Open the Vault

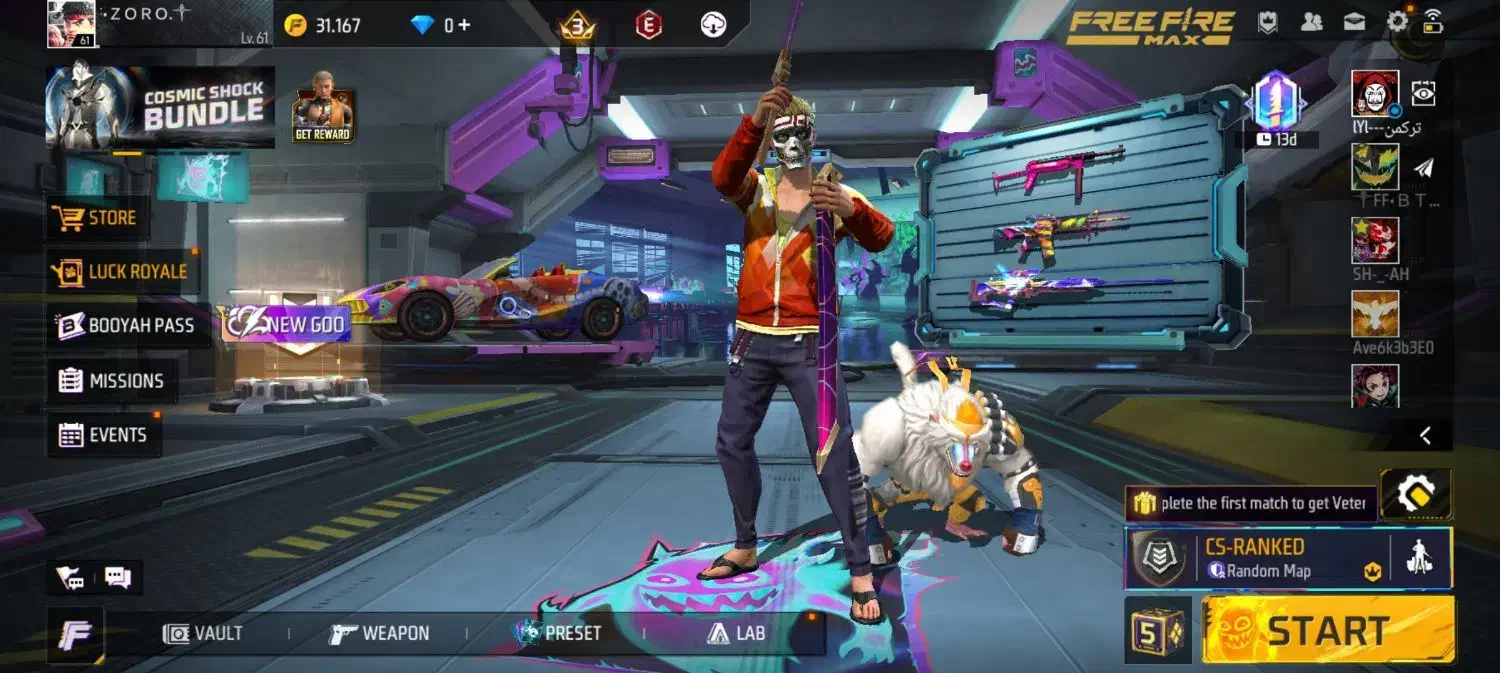pyautogui.click(x=204, y=633)
